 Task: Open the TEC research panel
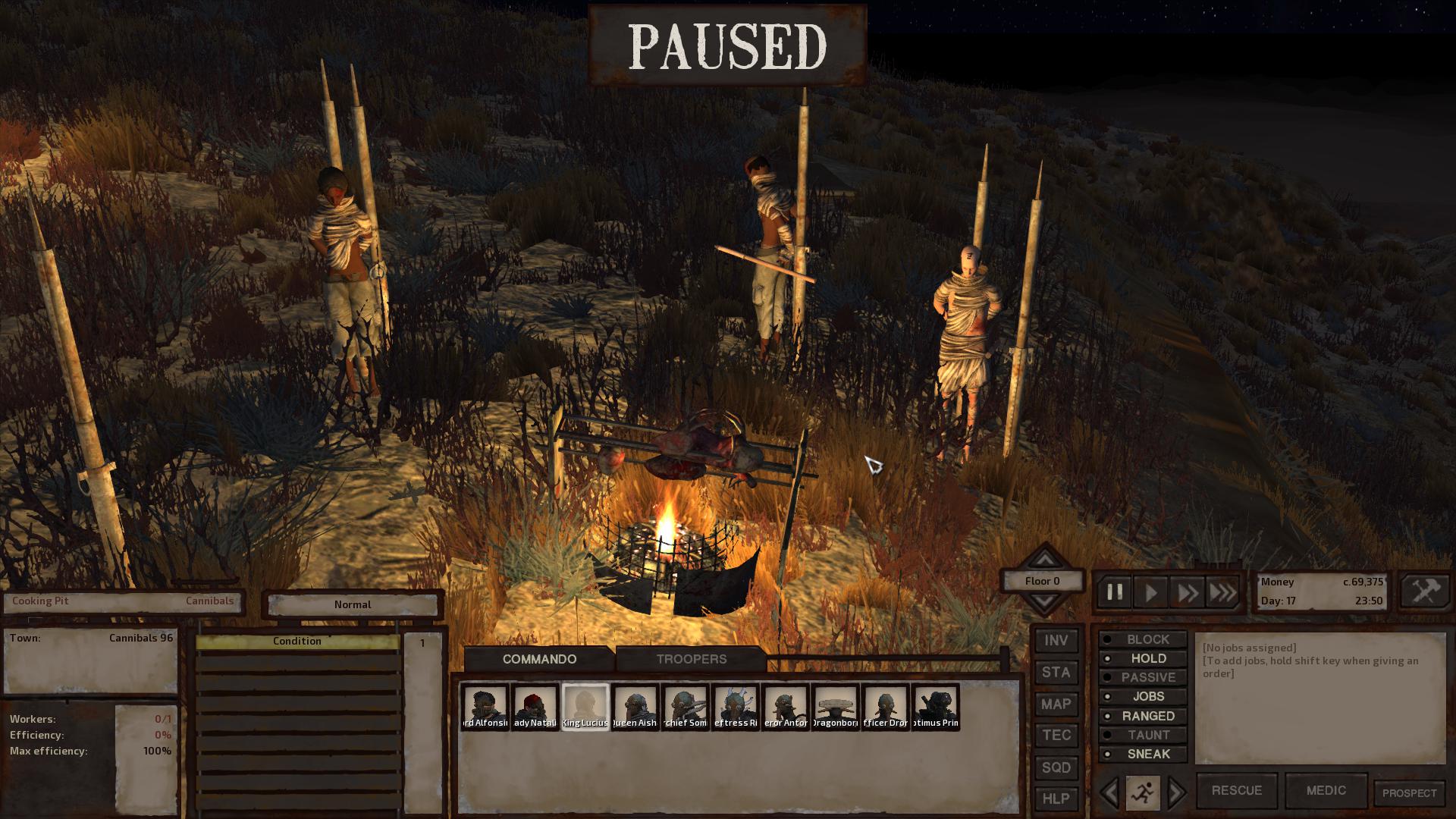click(1056, 736)
